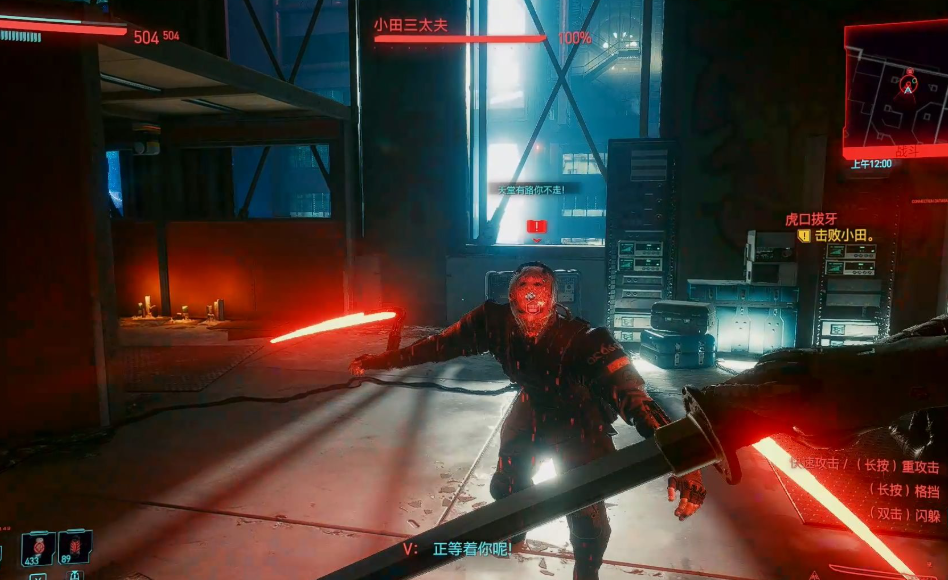
Task: Select the grenade slot showing 89
Action: click(x=74, y=549)
